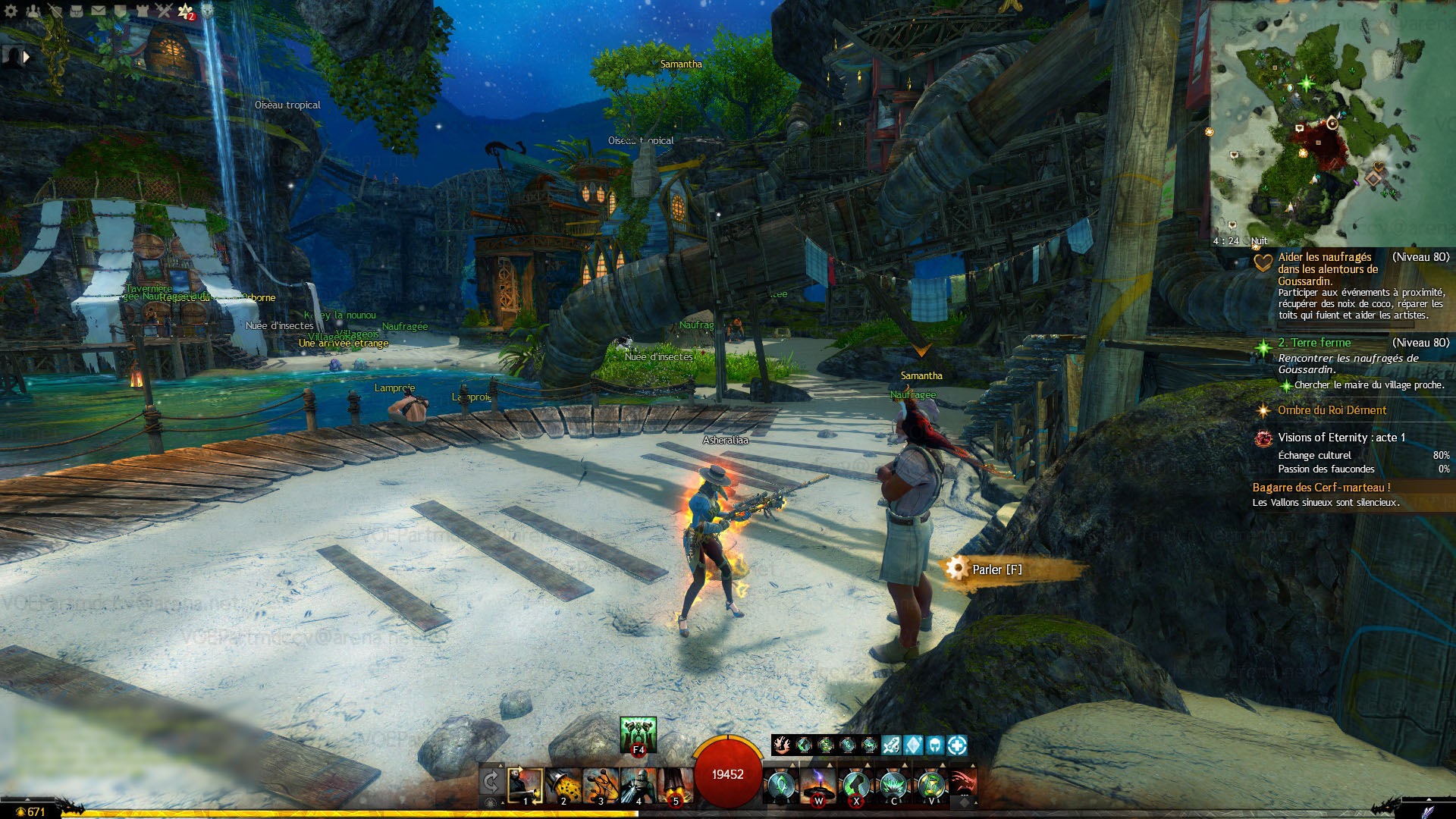
Task: Open the notification icon with red 2 badge
Action: click(x=186, y=11)
